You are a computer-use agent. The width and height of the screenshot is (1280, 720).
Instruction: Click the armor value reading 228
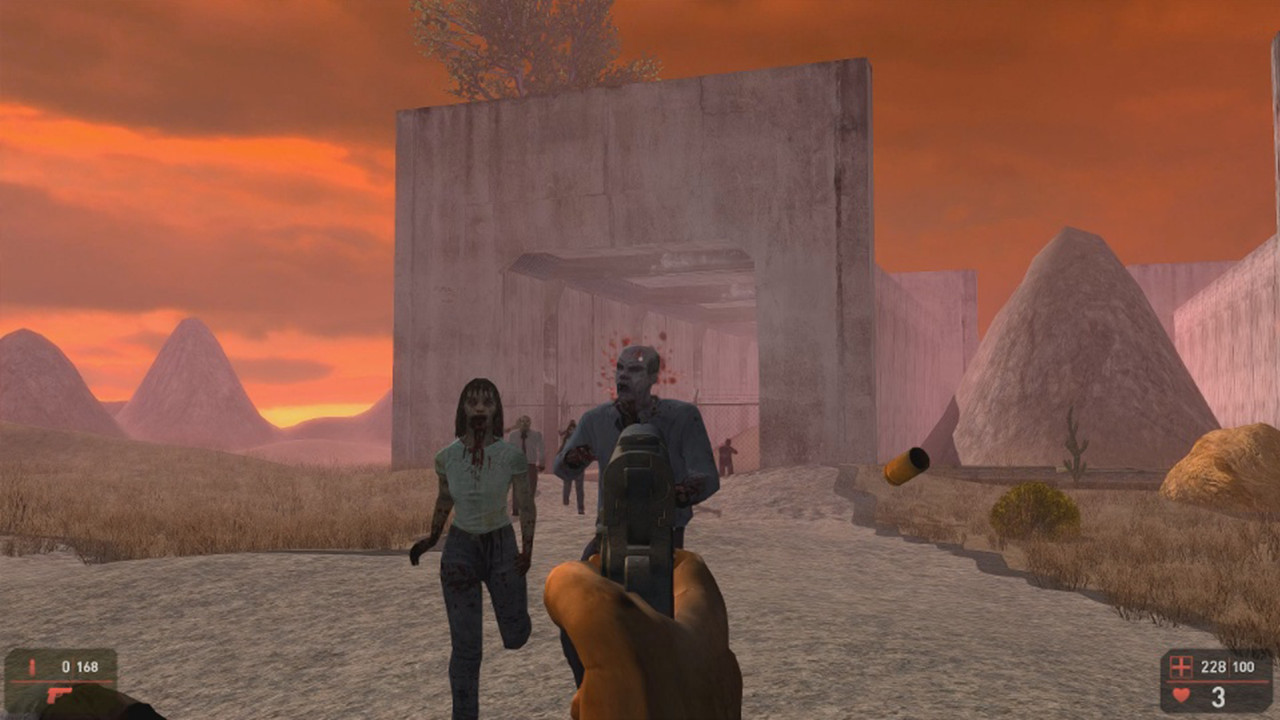pyautogui.click(x=1214, y=666)
